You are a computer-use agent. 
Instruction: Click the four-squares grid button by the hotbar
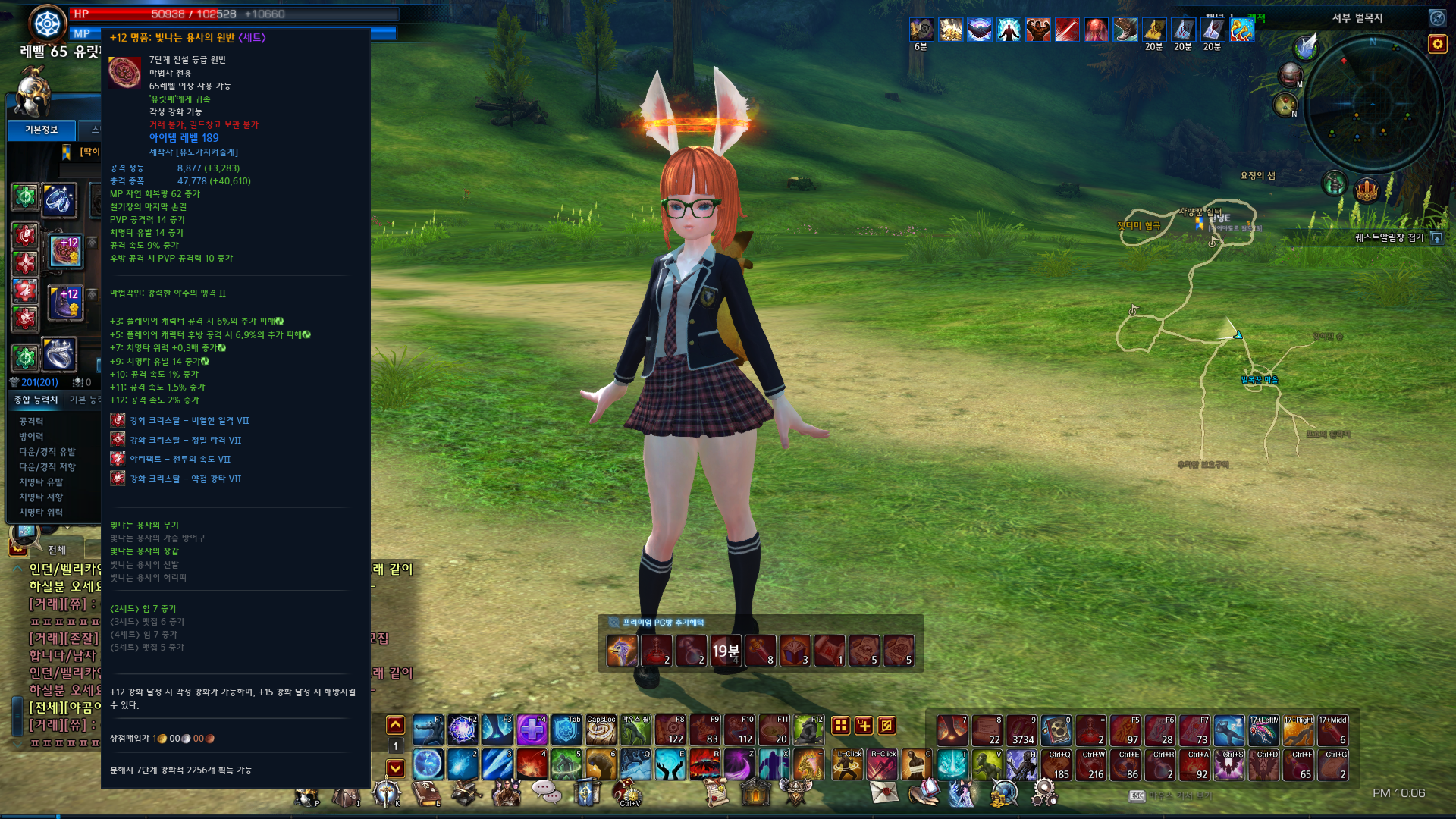point(840,726)
